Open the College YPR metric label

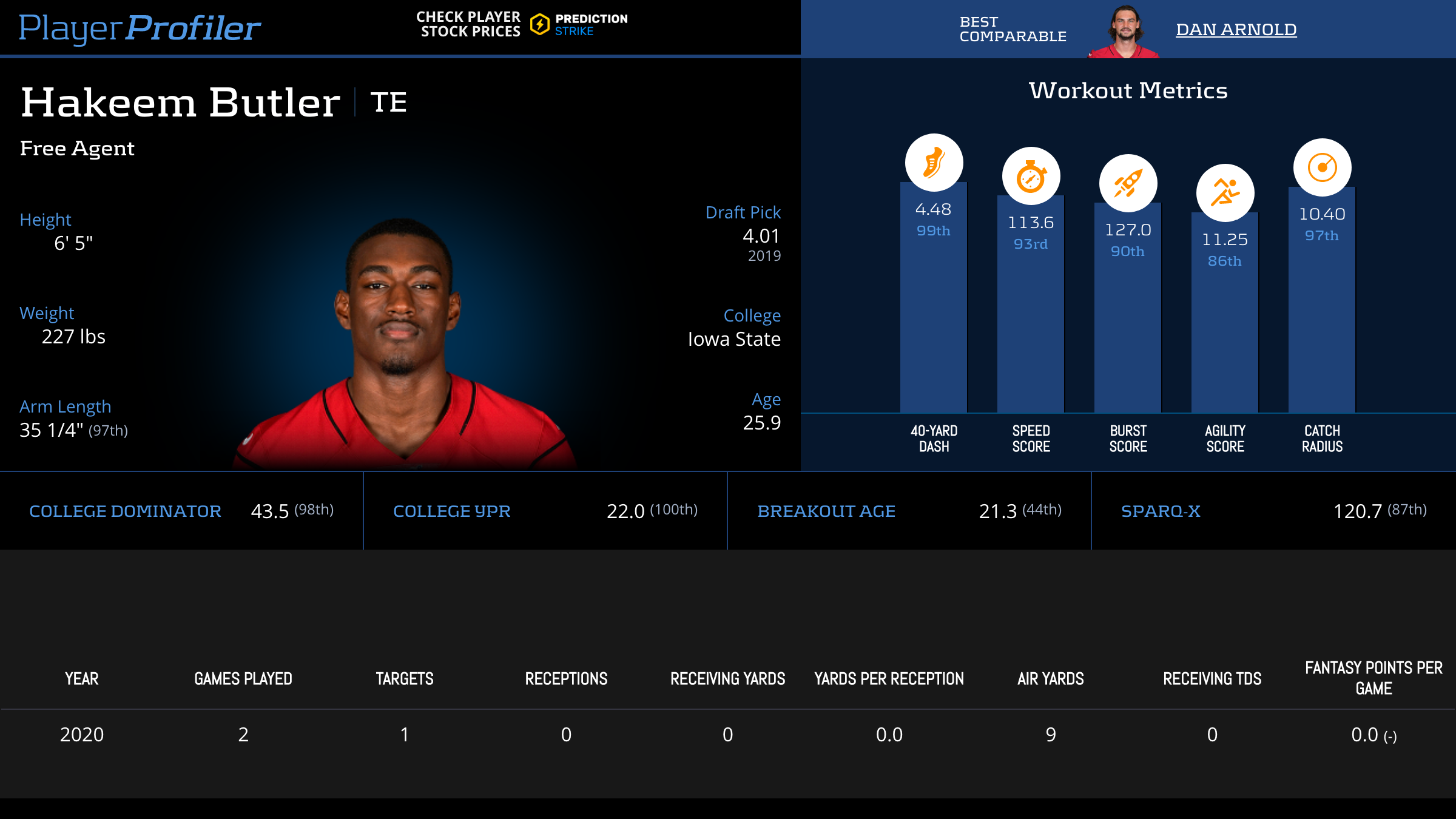451,511
